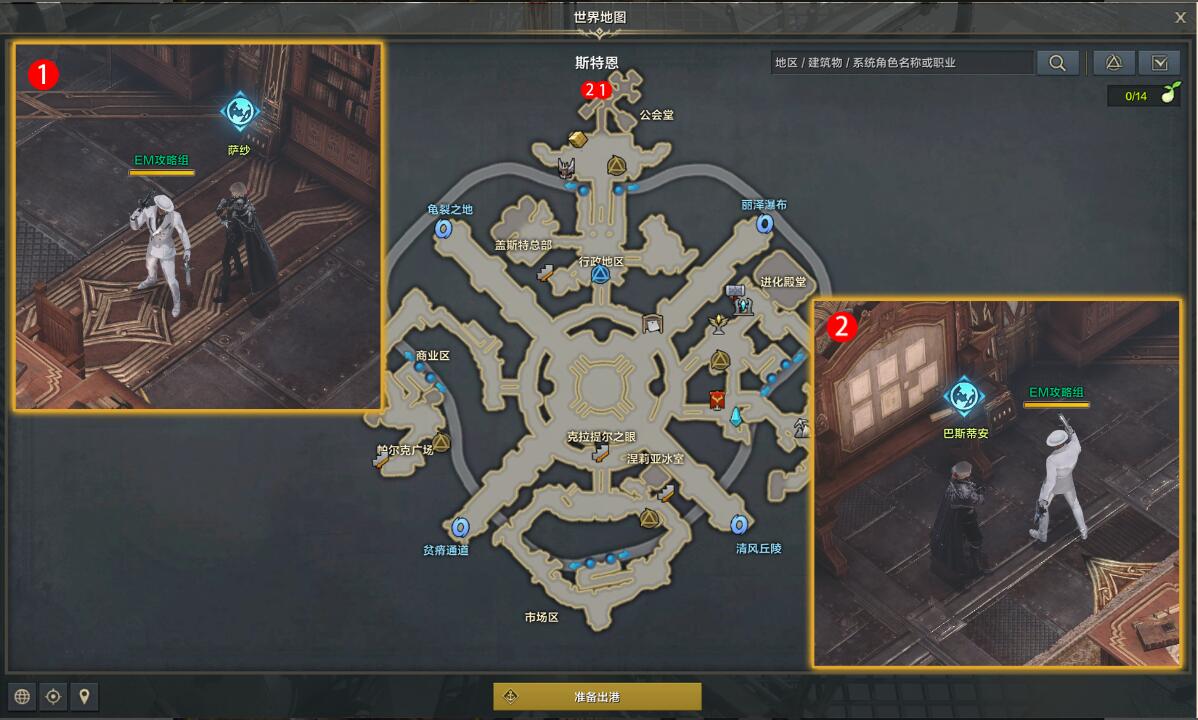Center map with the crosshair icon
Screen dimensions: 1198x720
point(53,696)
